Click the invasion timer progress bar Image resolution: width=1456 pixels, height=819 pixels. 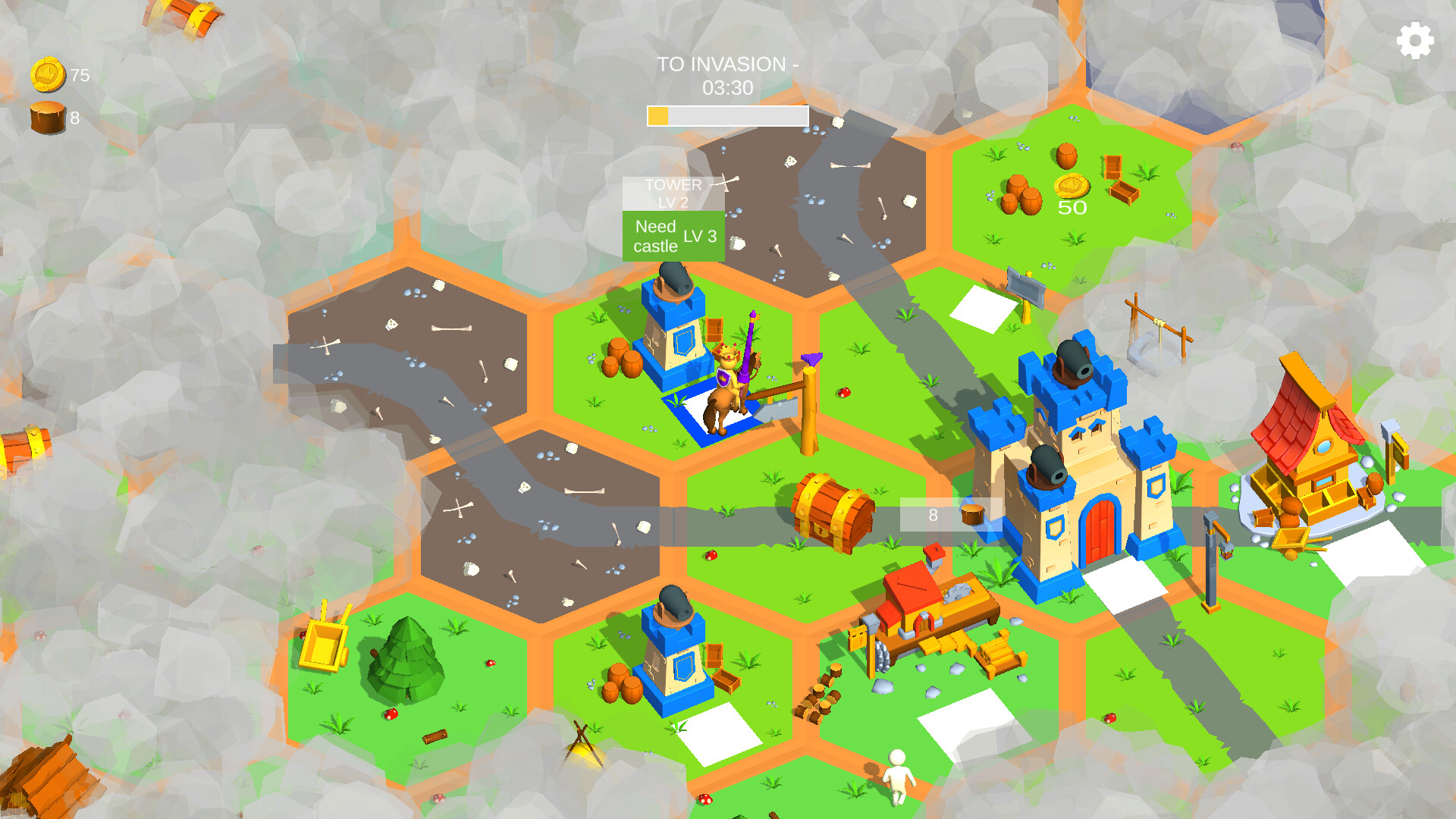[726, 115]
